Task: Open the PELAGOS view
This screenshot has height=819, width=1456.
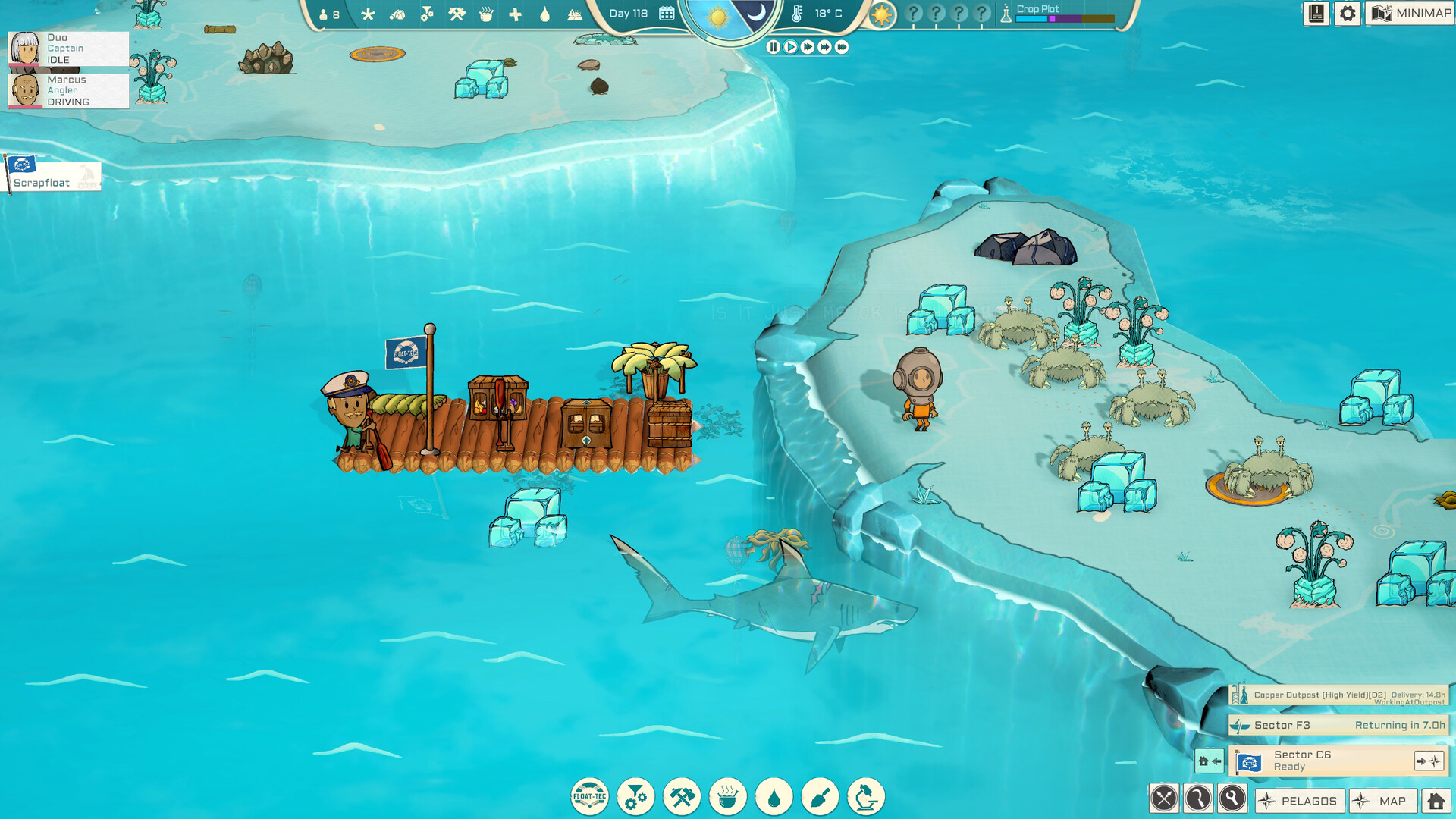Action: pos(1300,801)
